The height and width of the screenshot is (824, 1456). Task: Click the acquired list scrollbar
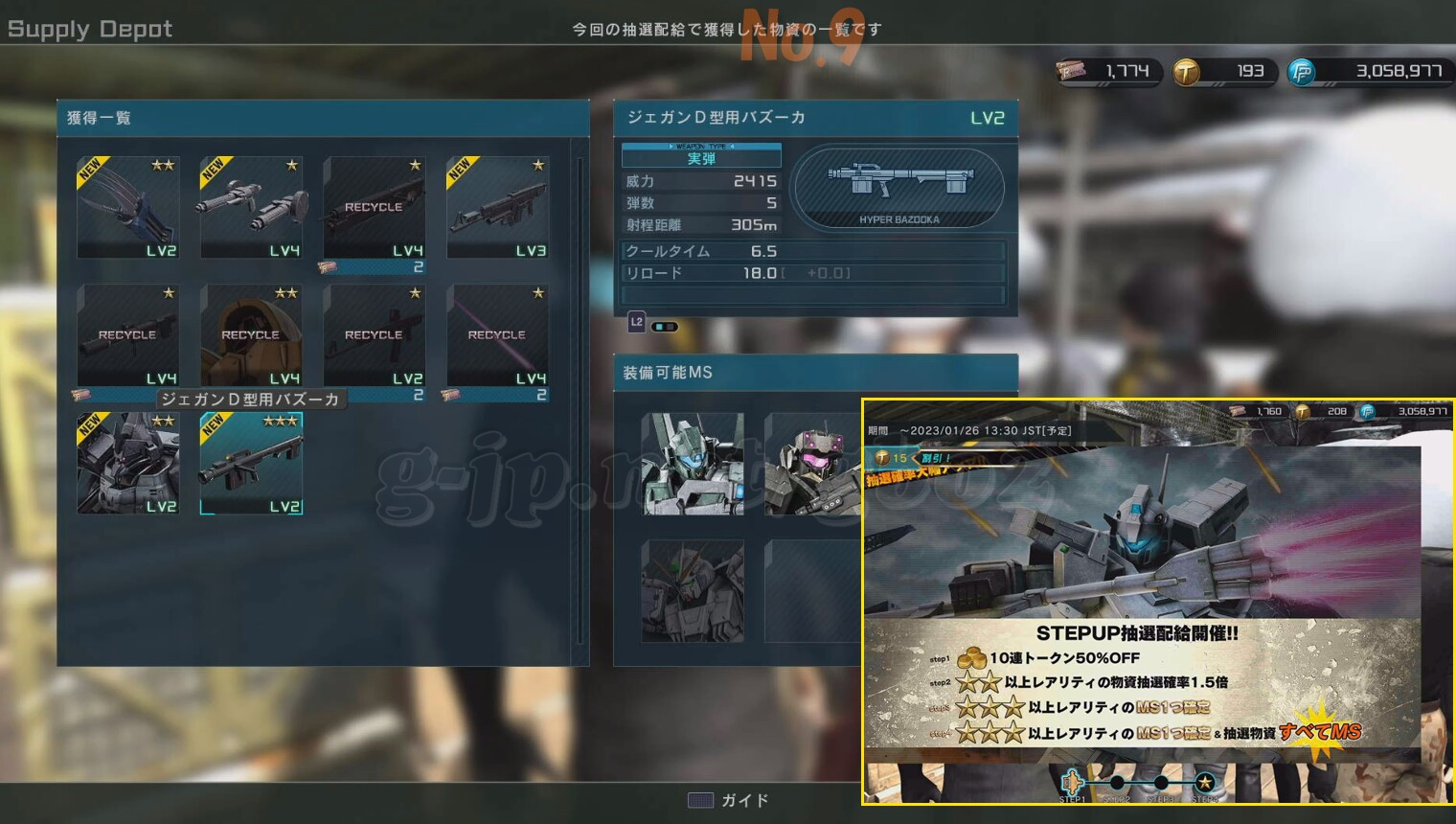(x=580, y=402)
